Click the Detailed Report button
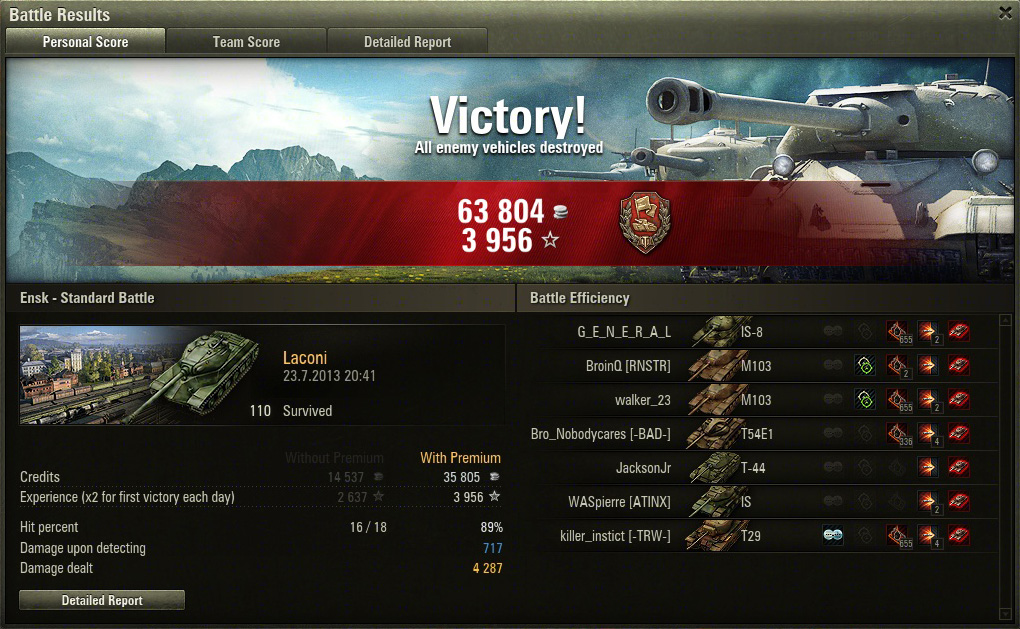Screen dimensions: 1020x629 point(102,601)
